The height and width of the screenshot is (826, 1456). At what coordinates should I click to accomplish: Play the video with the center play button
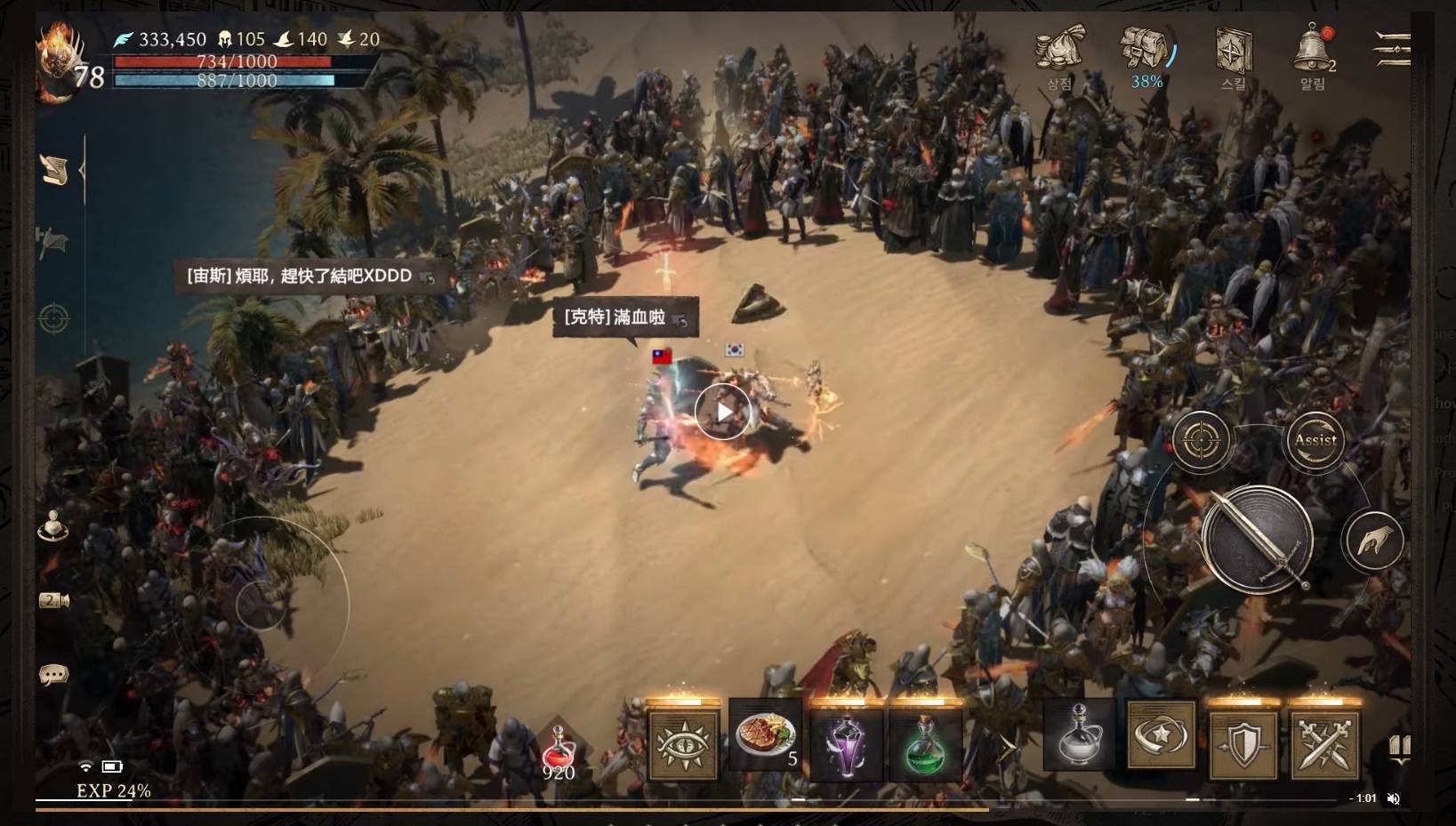[723, 412]
